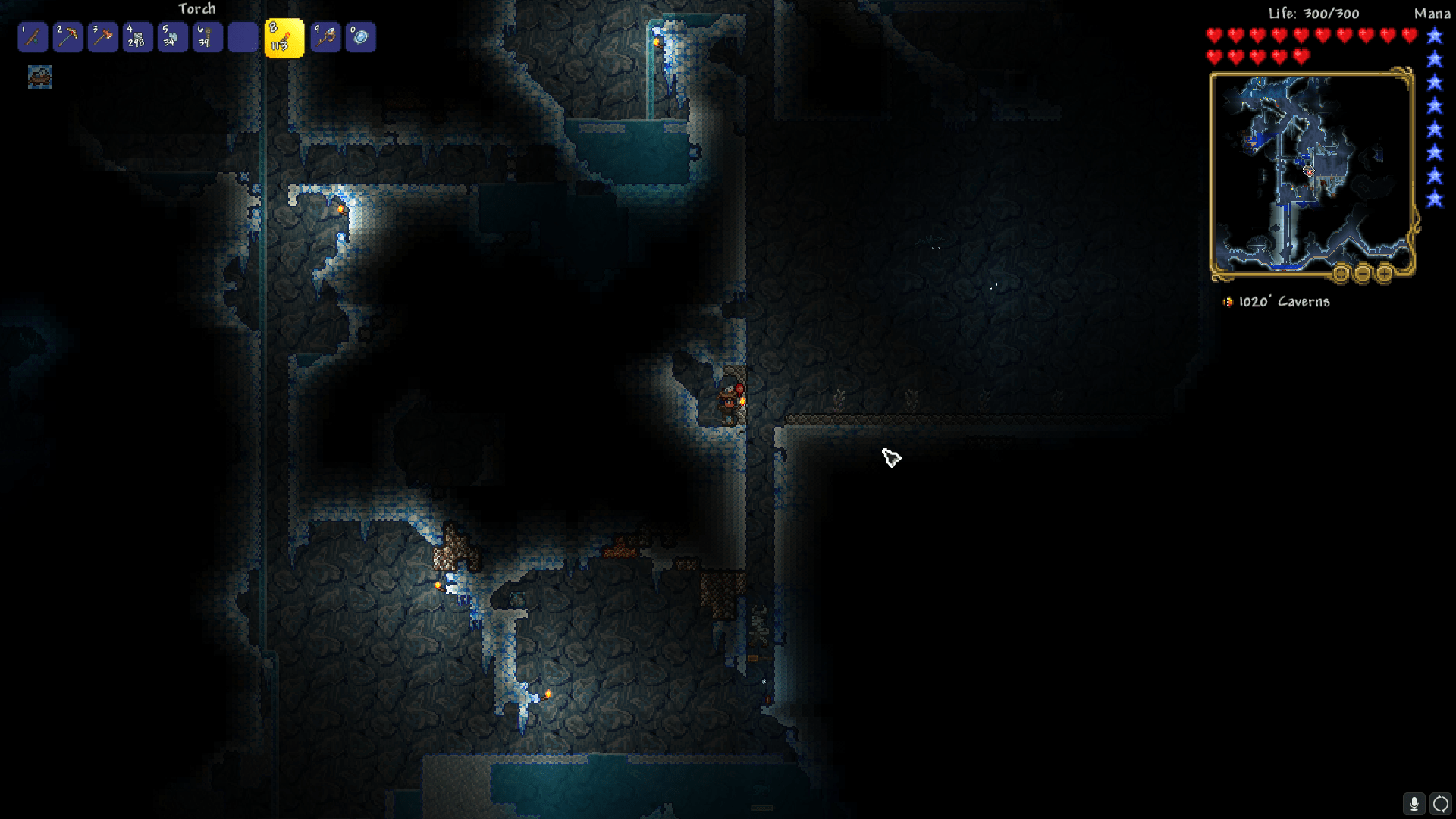Select the blocks in hotbar slot 5
The image size is (1456, 819).
click(173, 36)
